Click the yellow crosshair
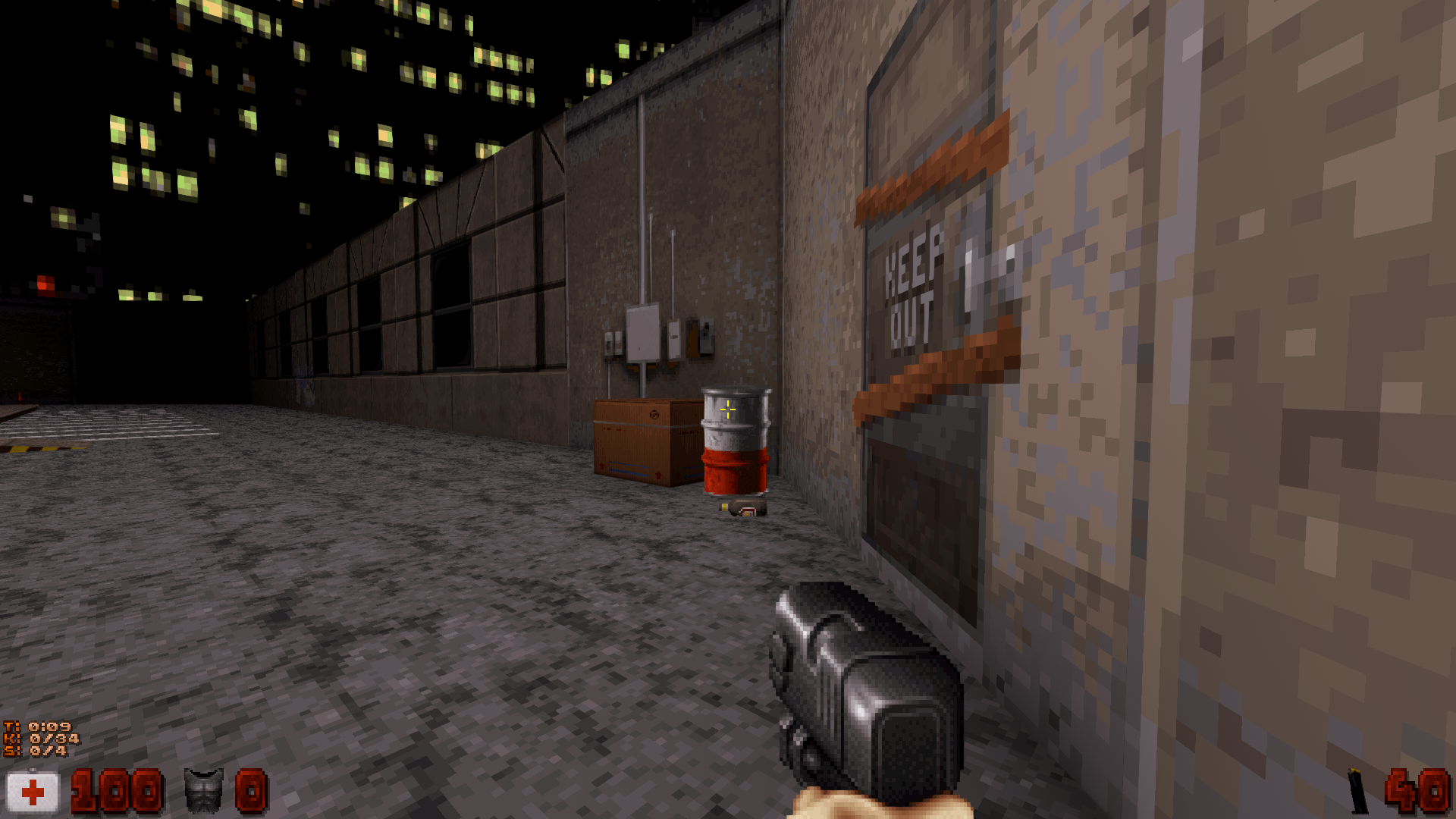This screenshot has height=819, width=1456. tap(727, 408)
